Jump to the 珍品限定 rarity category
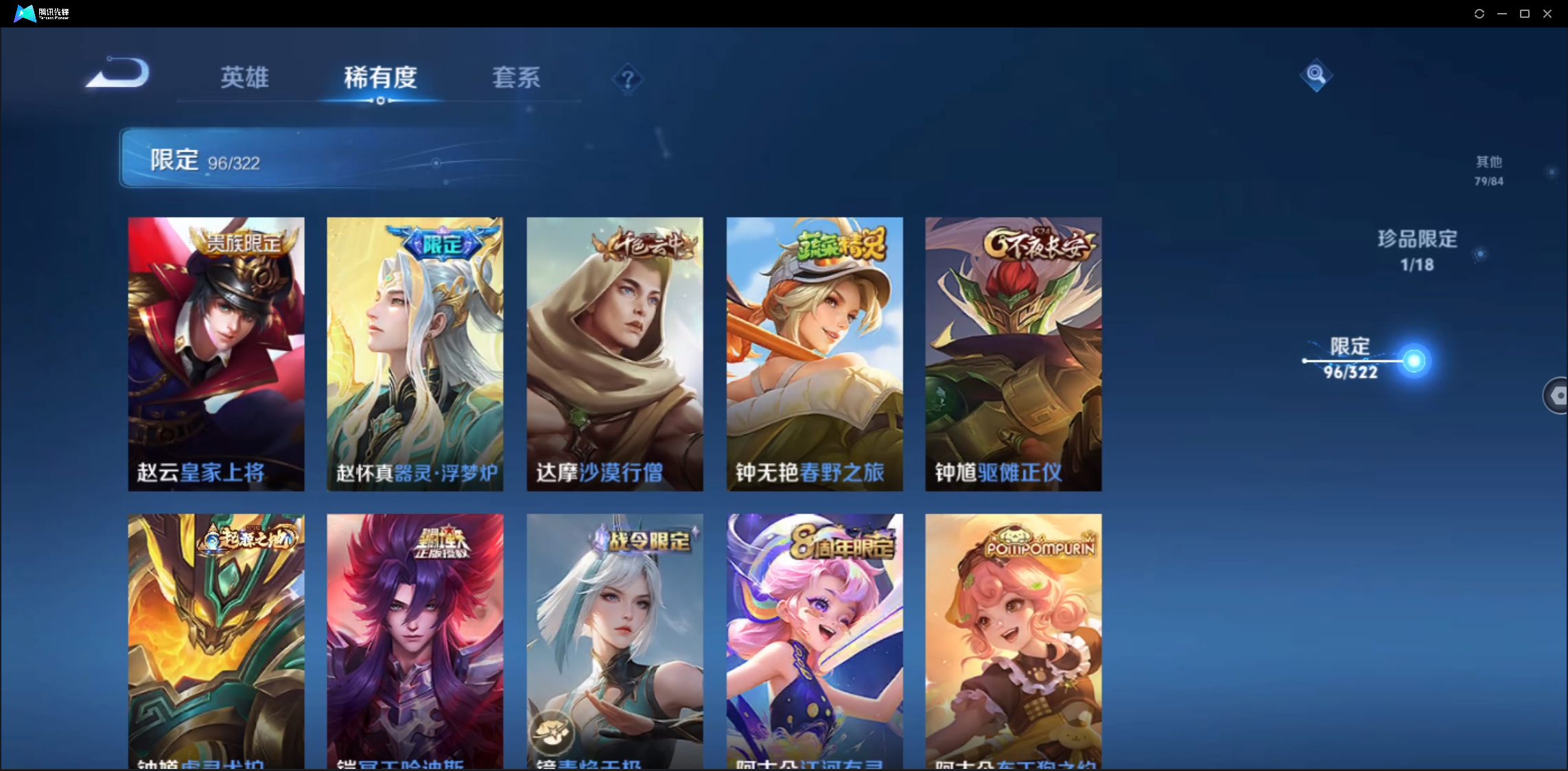Screen dimensions: 1568x771 coord(1417,250)
